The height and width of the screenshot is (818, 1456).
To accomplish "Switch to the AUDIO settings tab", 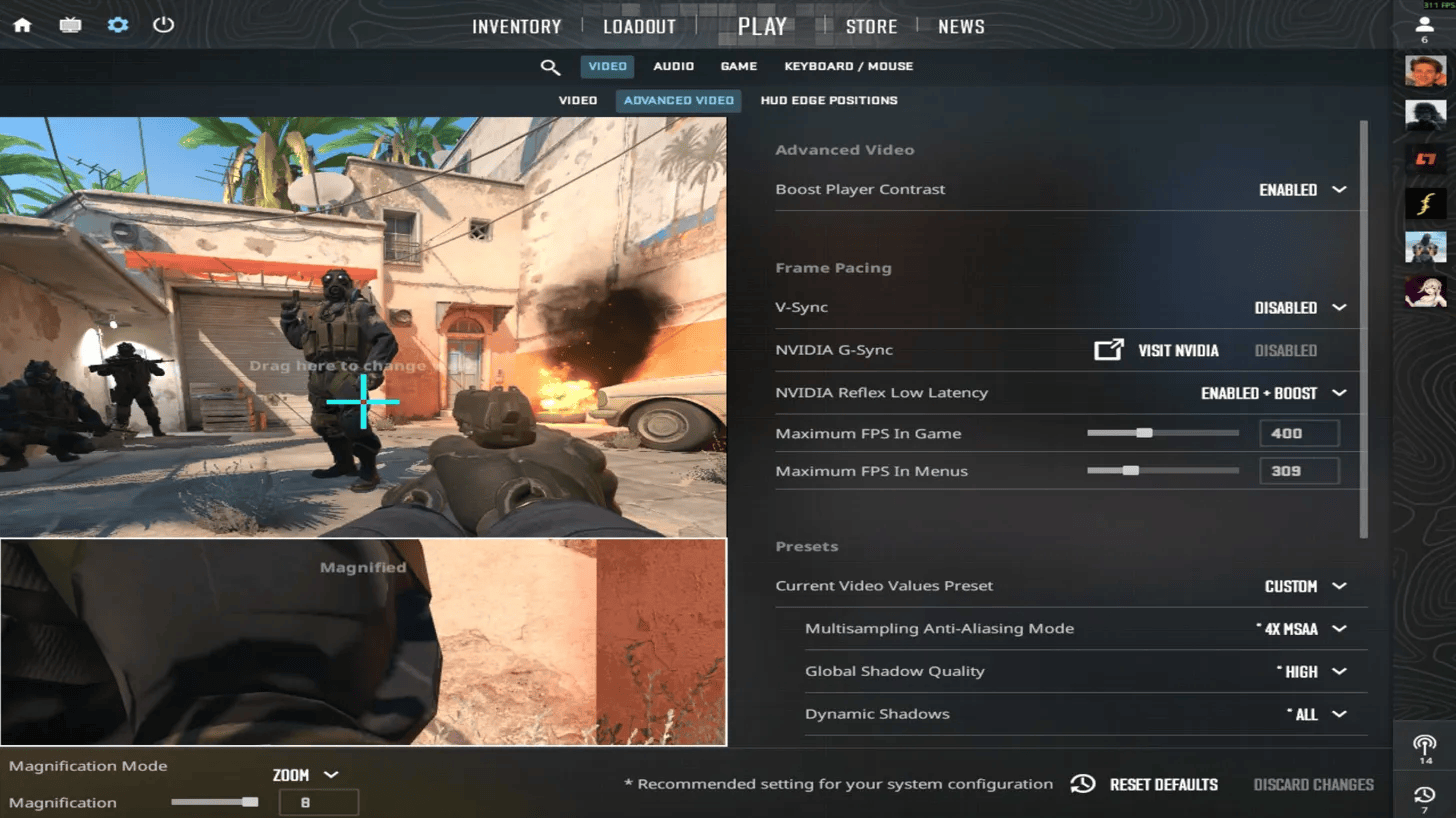I will tap(673, 66).
